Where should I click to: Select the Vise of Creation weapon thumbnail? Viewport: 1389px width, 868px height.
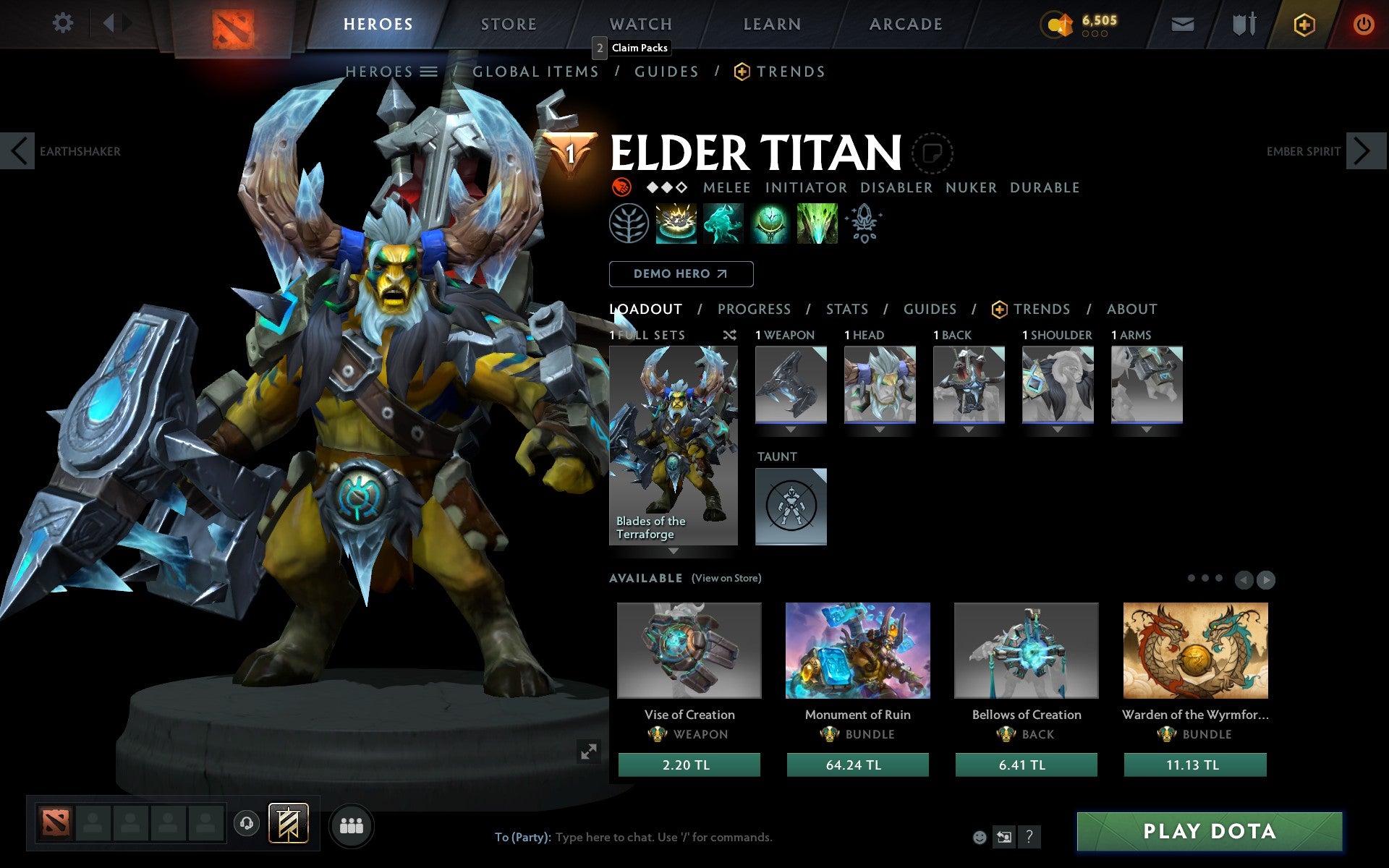689,651
